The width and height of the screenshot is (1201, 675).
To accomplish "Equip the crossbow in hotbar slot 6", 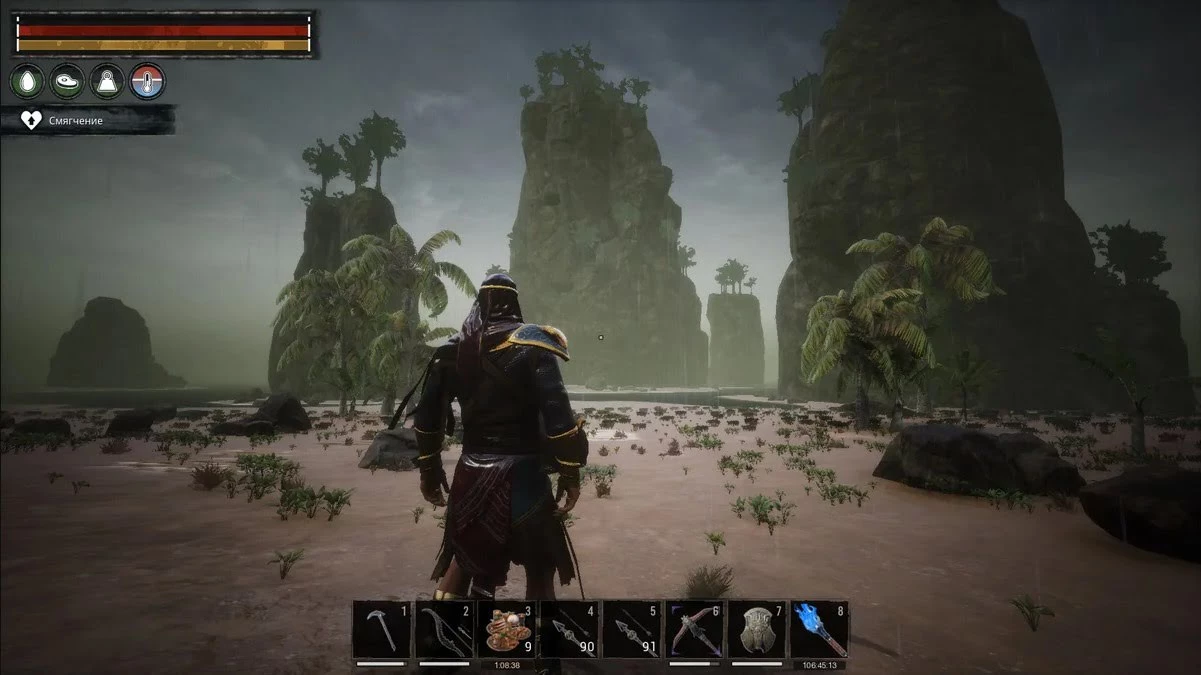I will click(x=694, y=629).
